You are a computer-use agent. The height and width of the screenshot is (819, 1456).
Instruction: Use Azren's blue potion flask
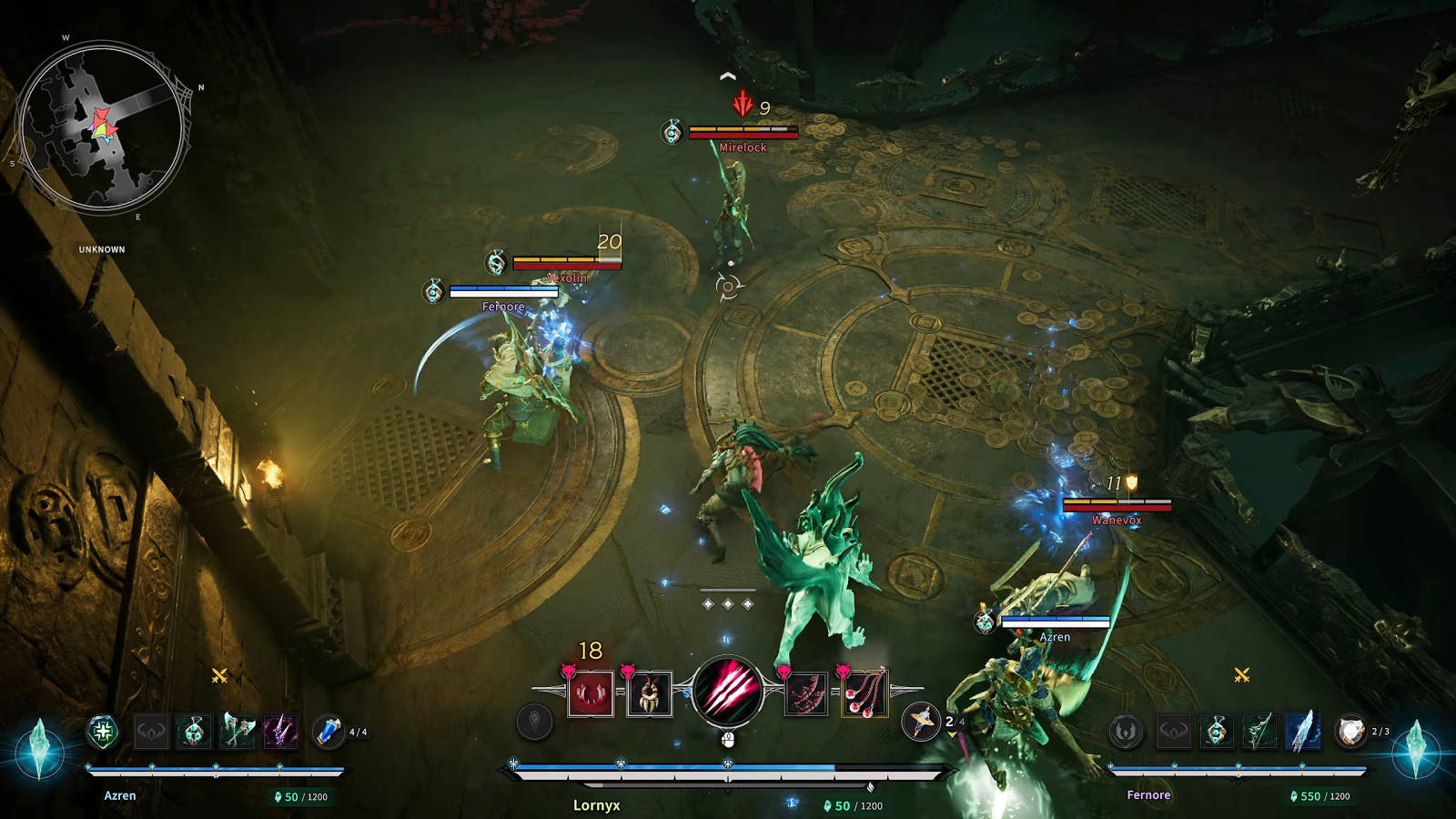tap(328, 731)
